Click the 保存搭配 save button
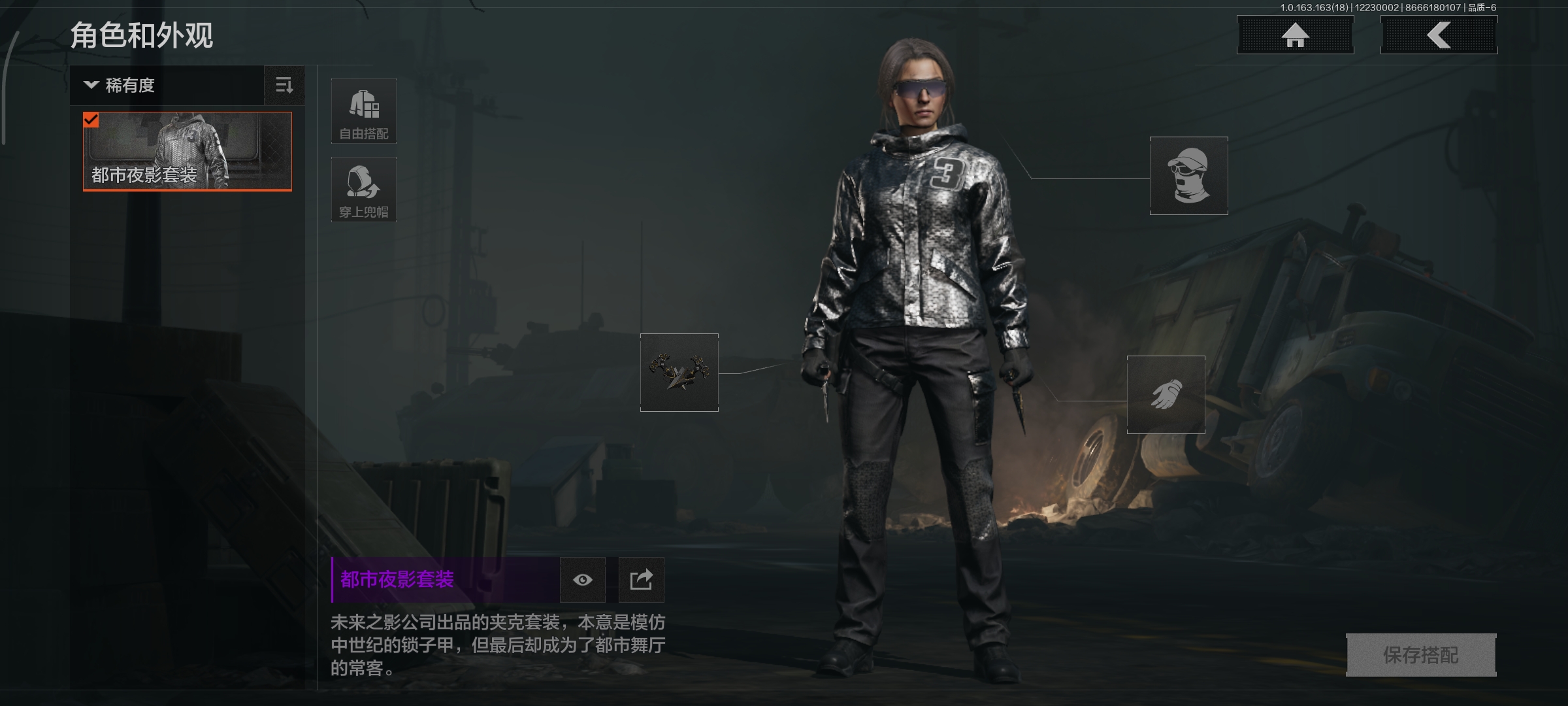This screenshot has width=1568, height=706. pyautogui.click(x=1421, y=655)
